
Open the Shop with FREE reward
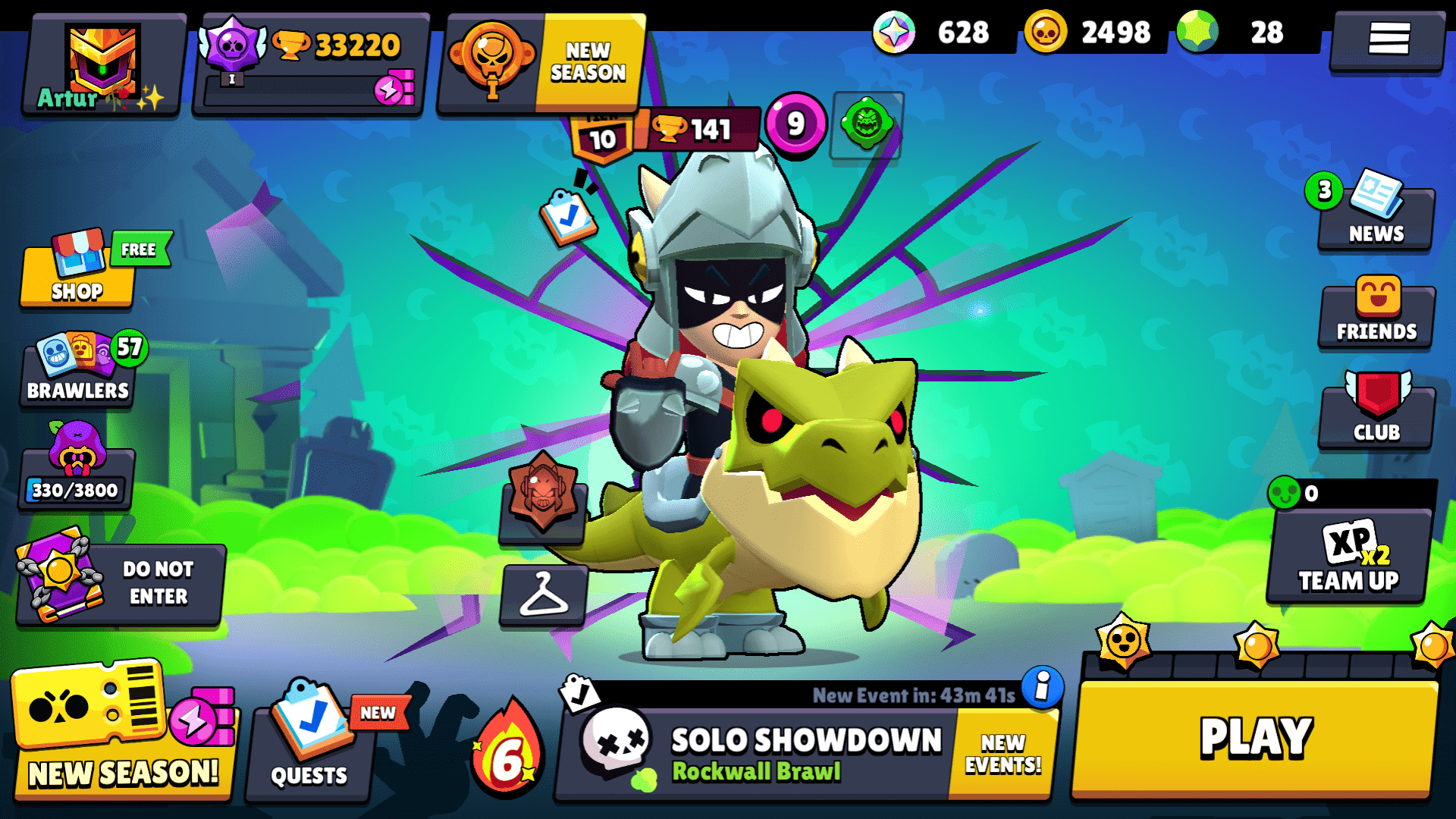point(76,277)
